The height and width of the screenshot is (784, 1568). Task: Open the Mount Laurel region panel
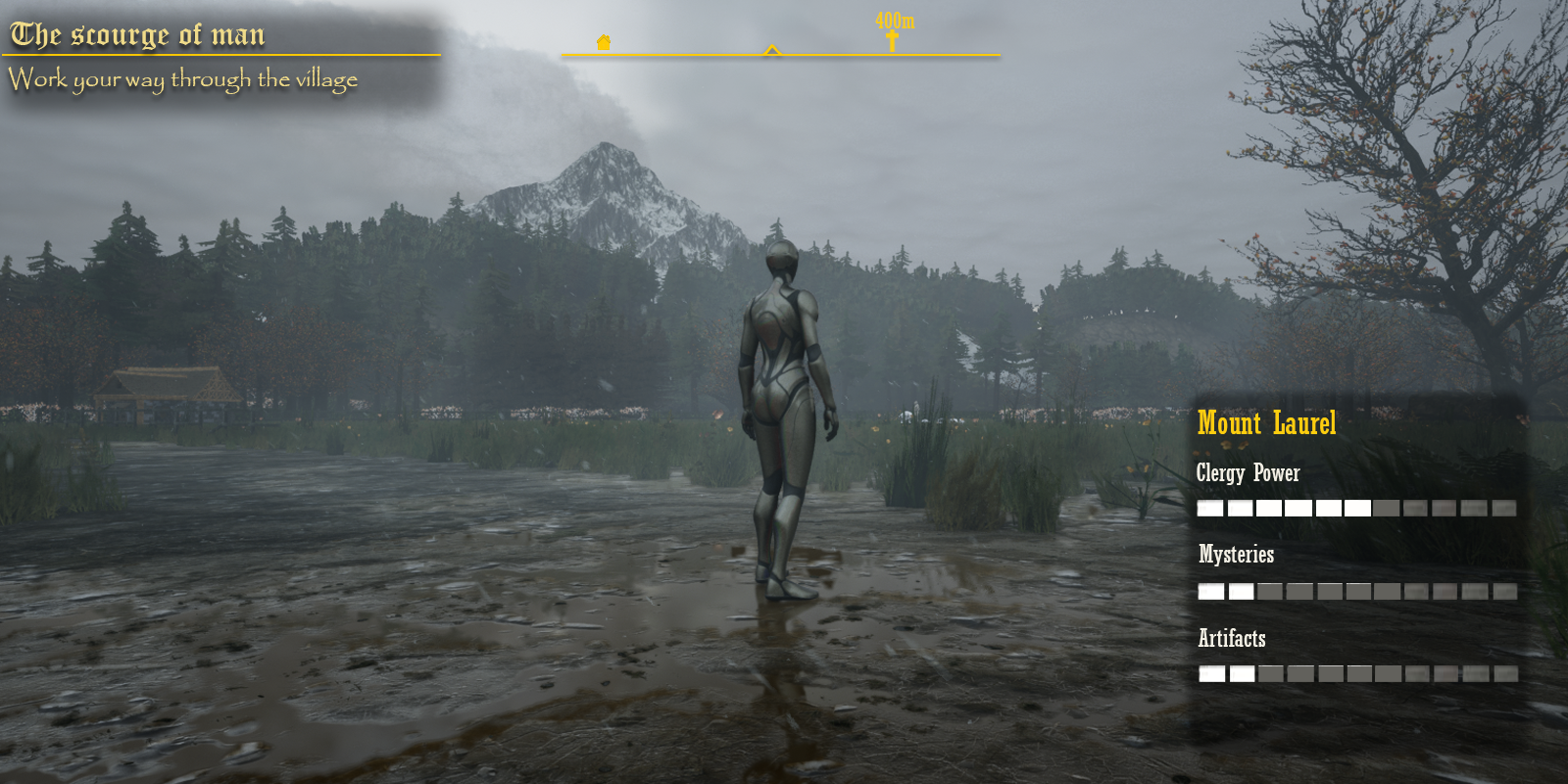(1266, 423)
